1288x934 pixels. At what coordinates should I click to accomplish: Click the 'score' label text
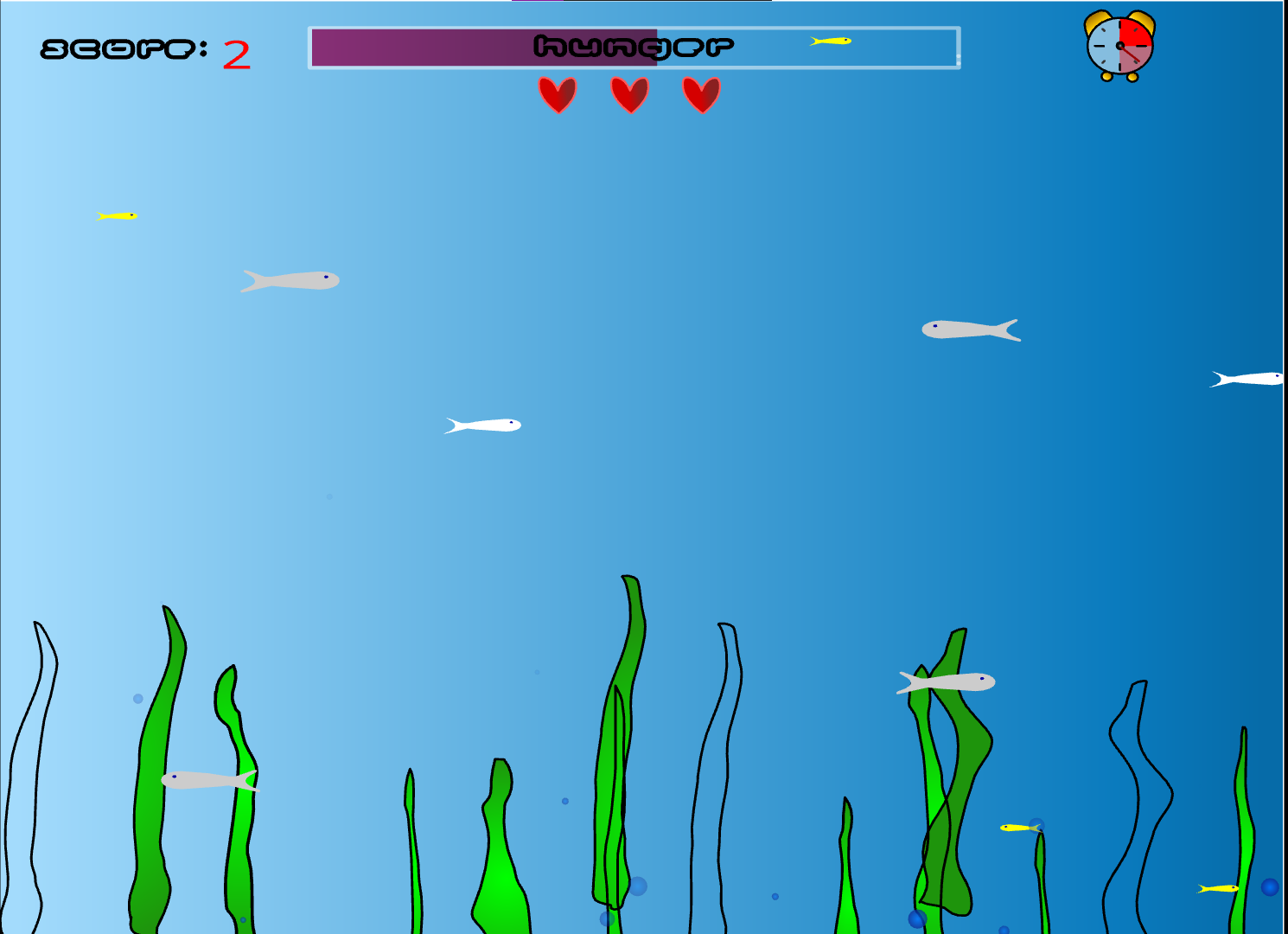click(117, 50)
